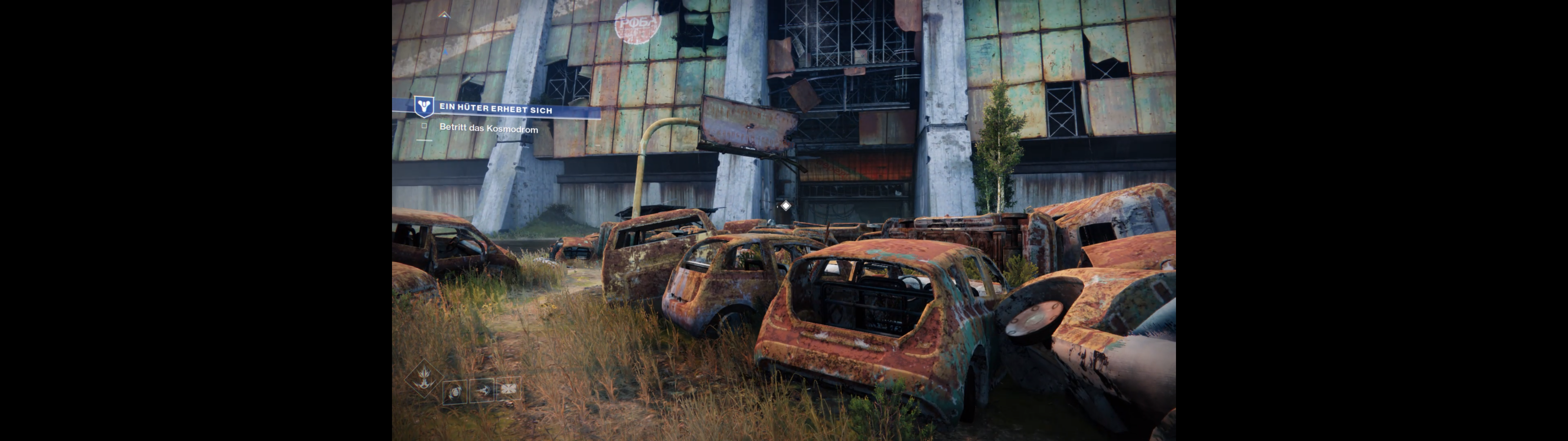Click the objective text 'Betritt das Kosmodrom'
The width and height of the screenshot is (1568, 441).
[x=488, y=129]
